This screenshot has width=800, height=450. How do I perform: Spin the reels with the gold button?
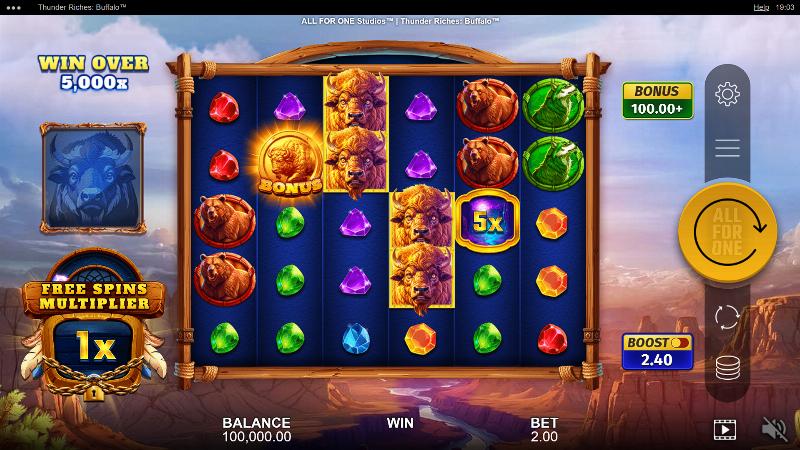(x=727, y=231)
